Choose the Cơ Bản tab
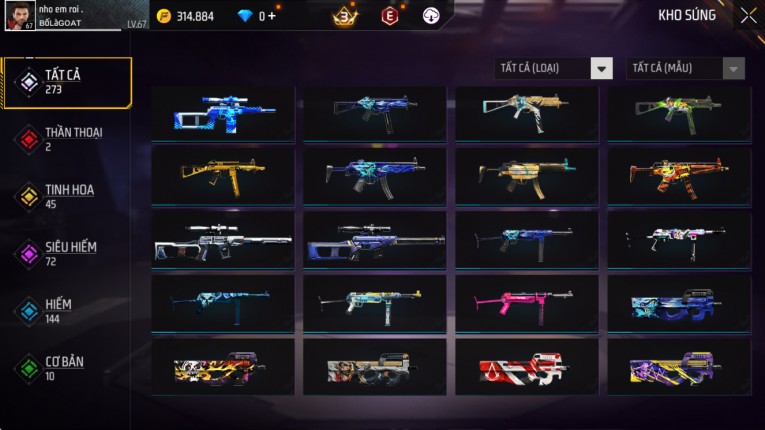Image resolution: width=765 pixels, height=430 pixels. click(x=67, y=367)
